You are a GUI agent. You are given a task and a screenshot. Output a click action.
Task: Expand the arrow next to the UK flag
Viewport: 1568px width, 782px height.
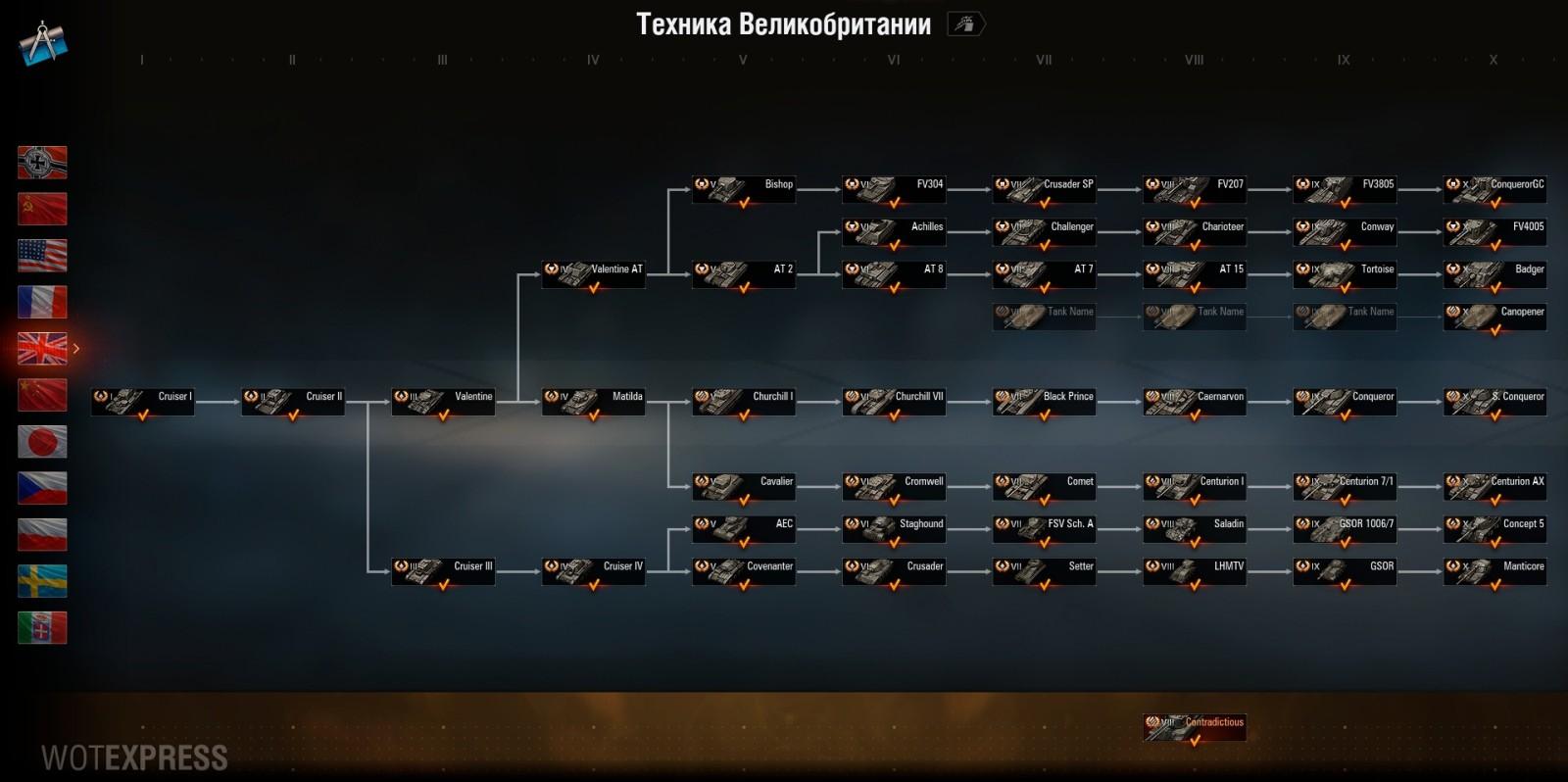tap(76, 347)
